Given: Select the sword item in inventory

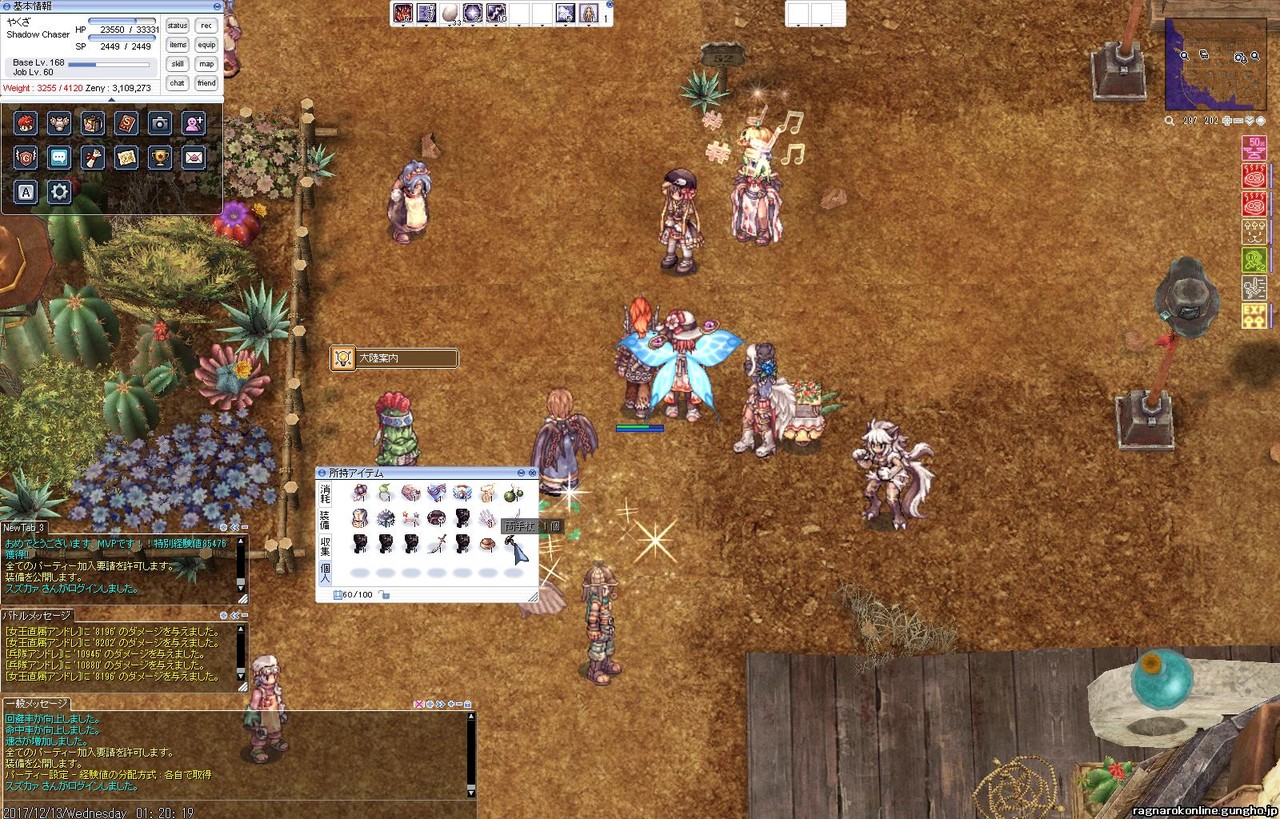Looking at the screenshot, I should coord(436,544).
